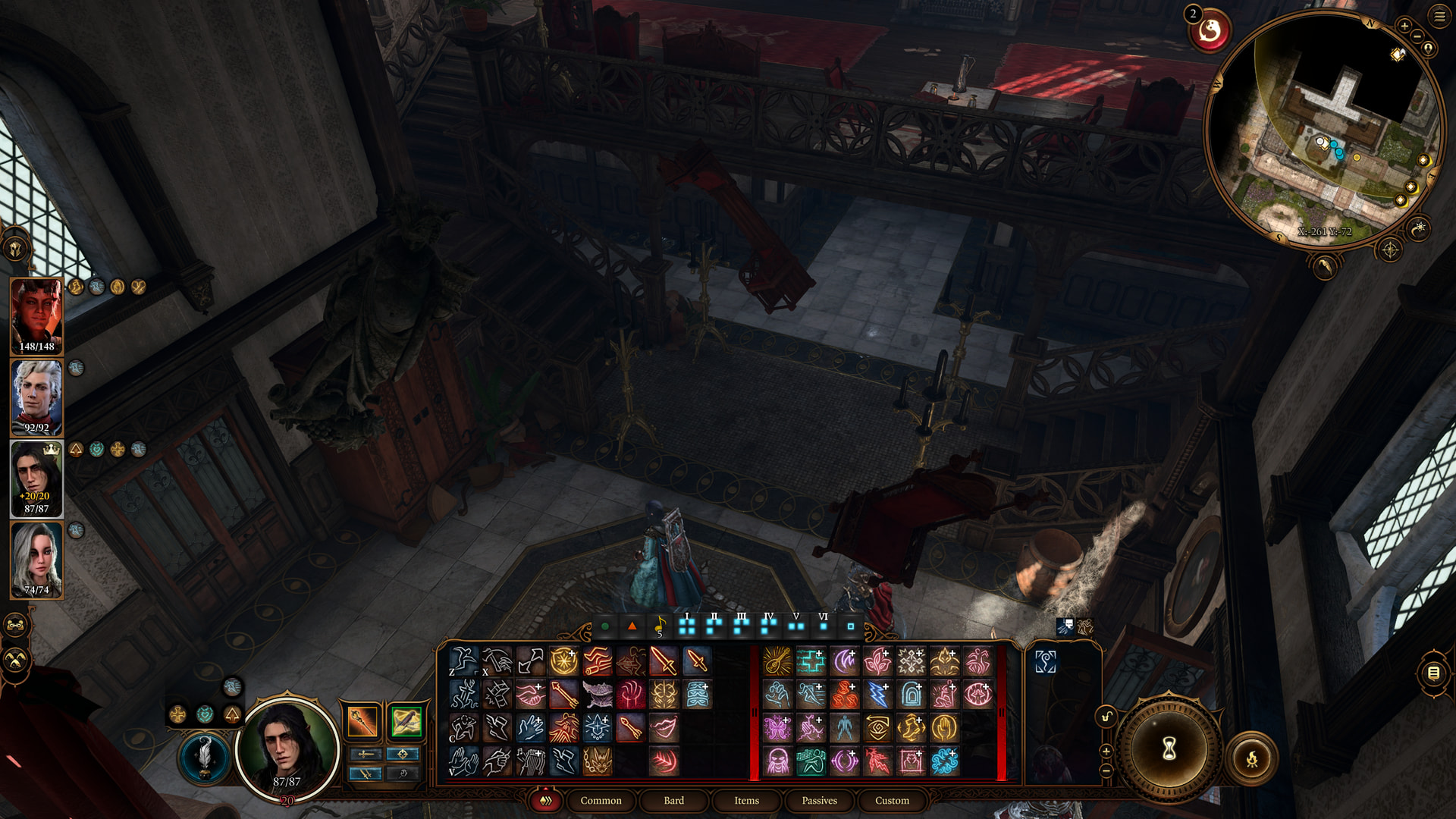1456x819 pixels.
Task: Open the character sheet via main portrait
Action: 287,747
